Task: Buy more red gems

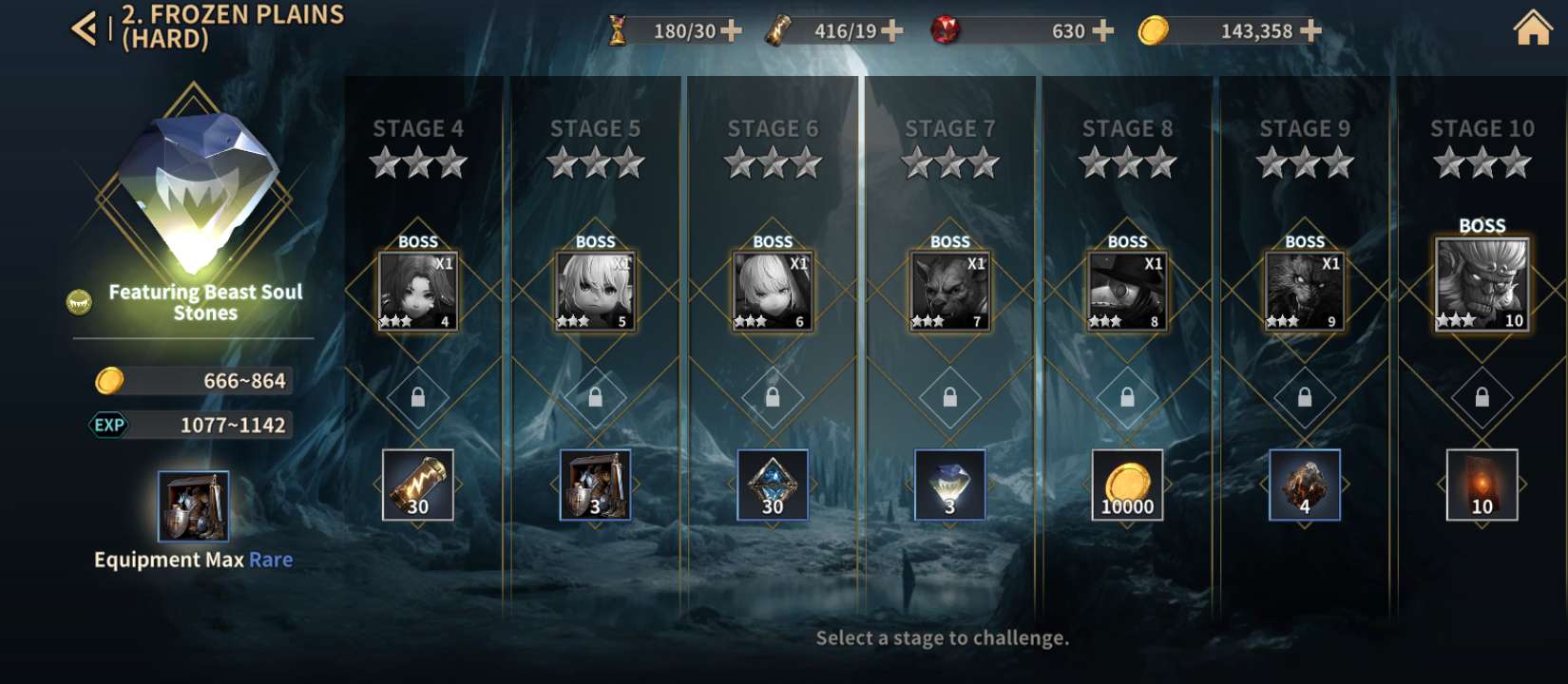Action: (1102, 31)
